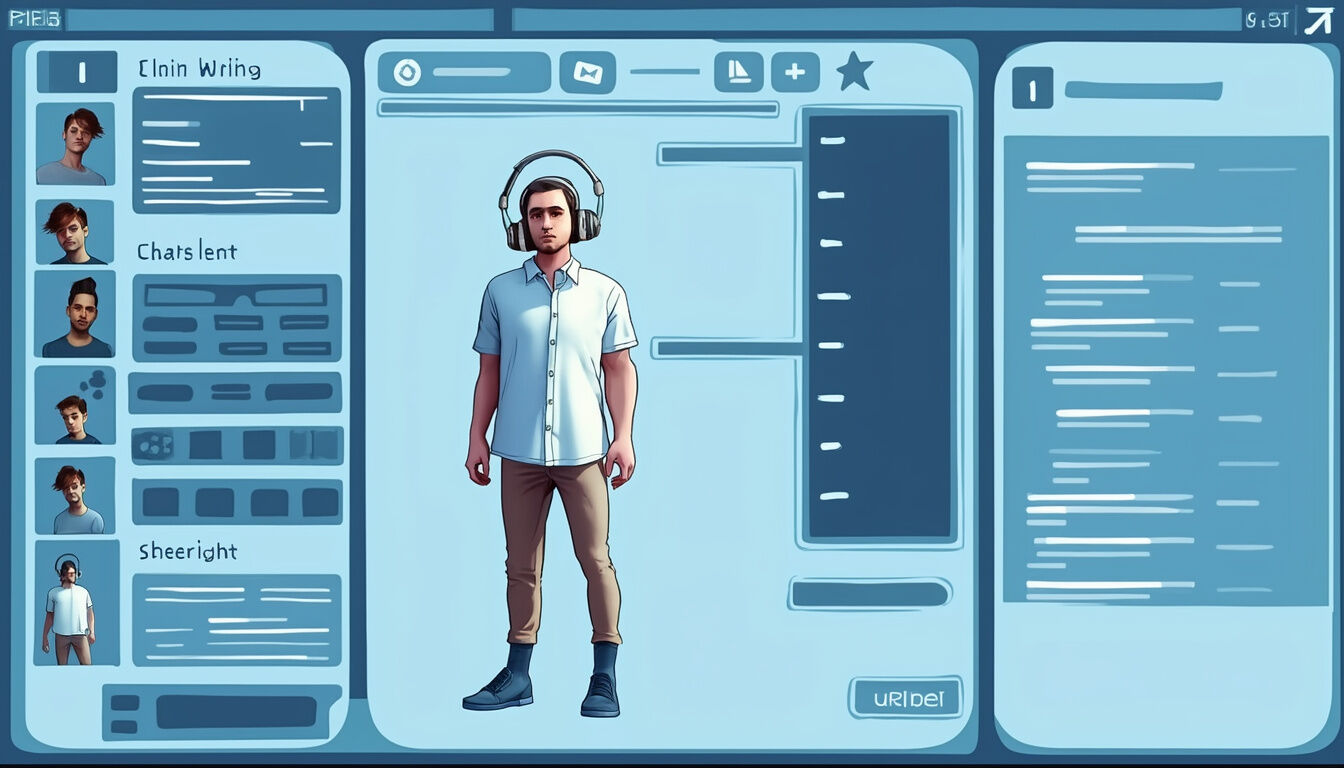
Task: Click the envelope icon button
Action: [x=587, y=72]
